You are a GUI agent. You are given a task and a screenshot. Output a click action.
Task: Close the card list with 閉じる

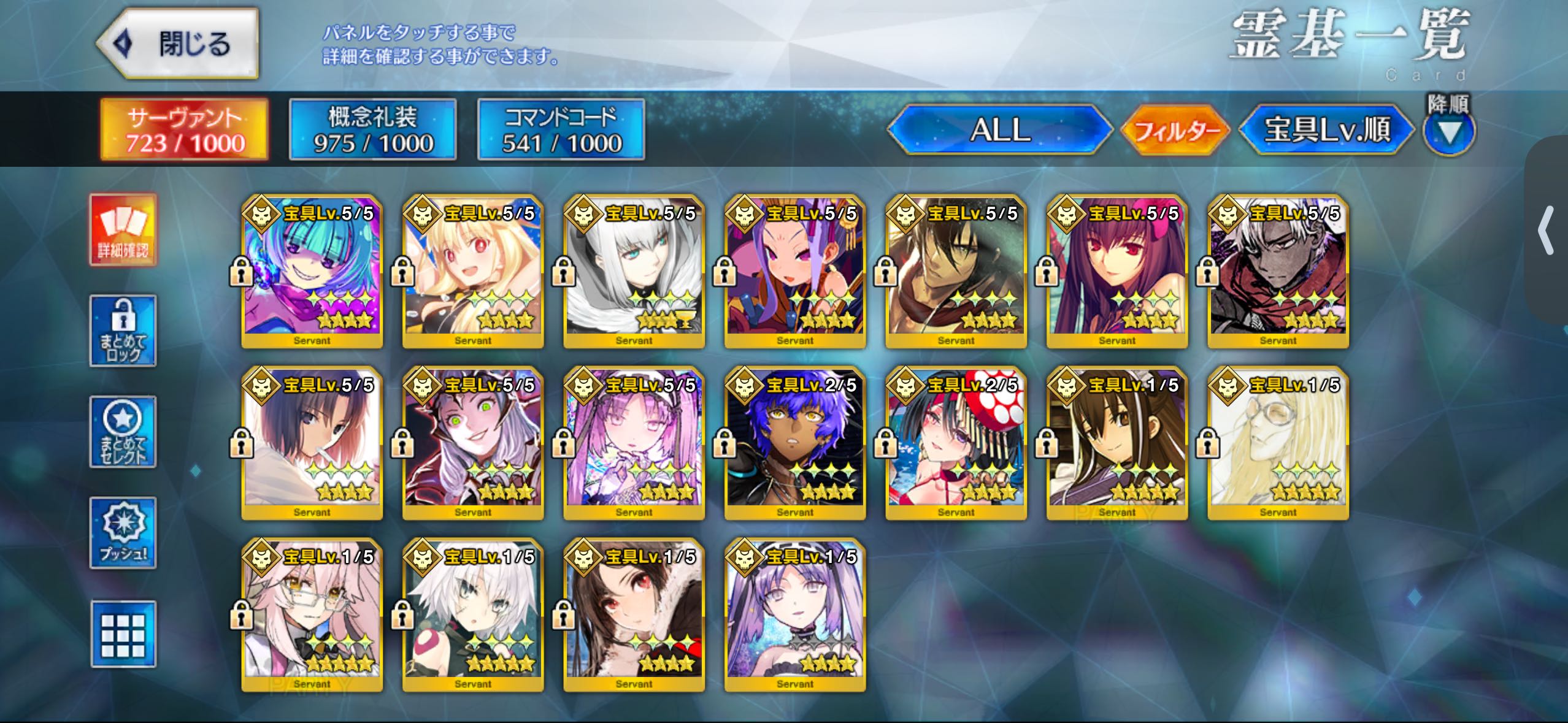point(178,44)
